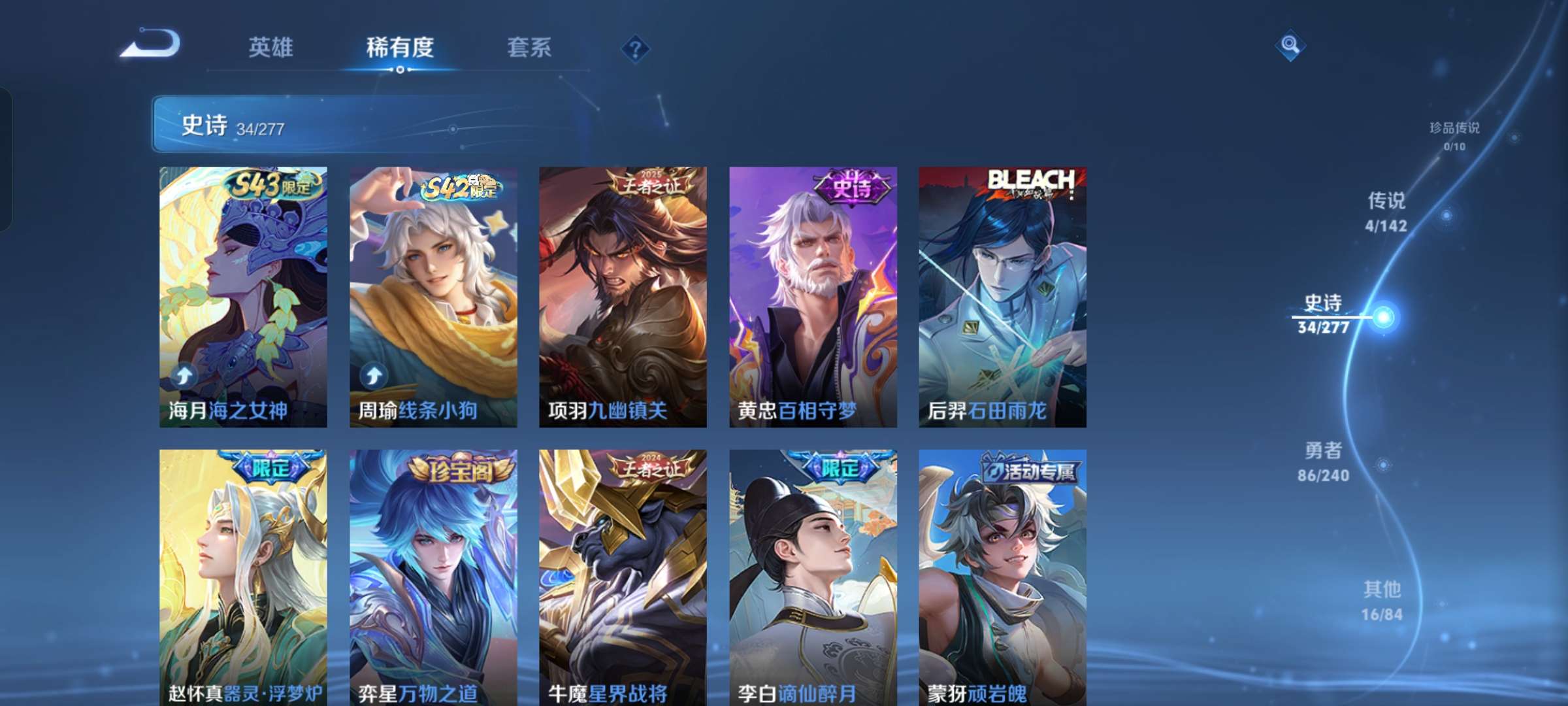Open the 牛魔 星界战将 skin card
The width and height of the screenshot is (1568, 706).
tap(623, 577)
